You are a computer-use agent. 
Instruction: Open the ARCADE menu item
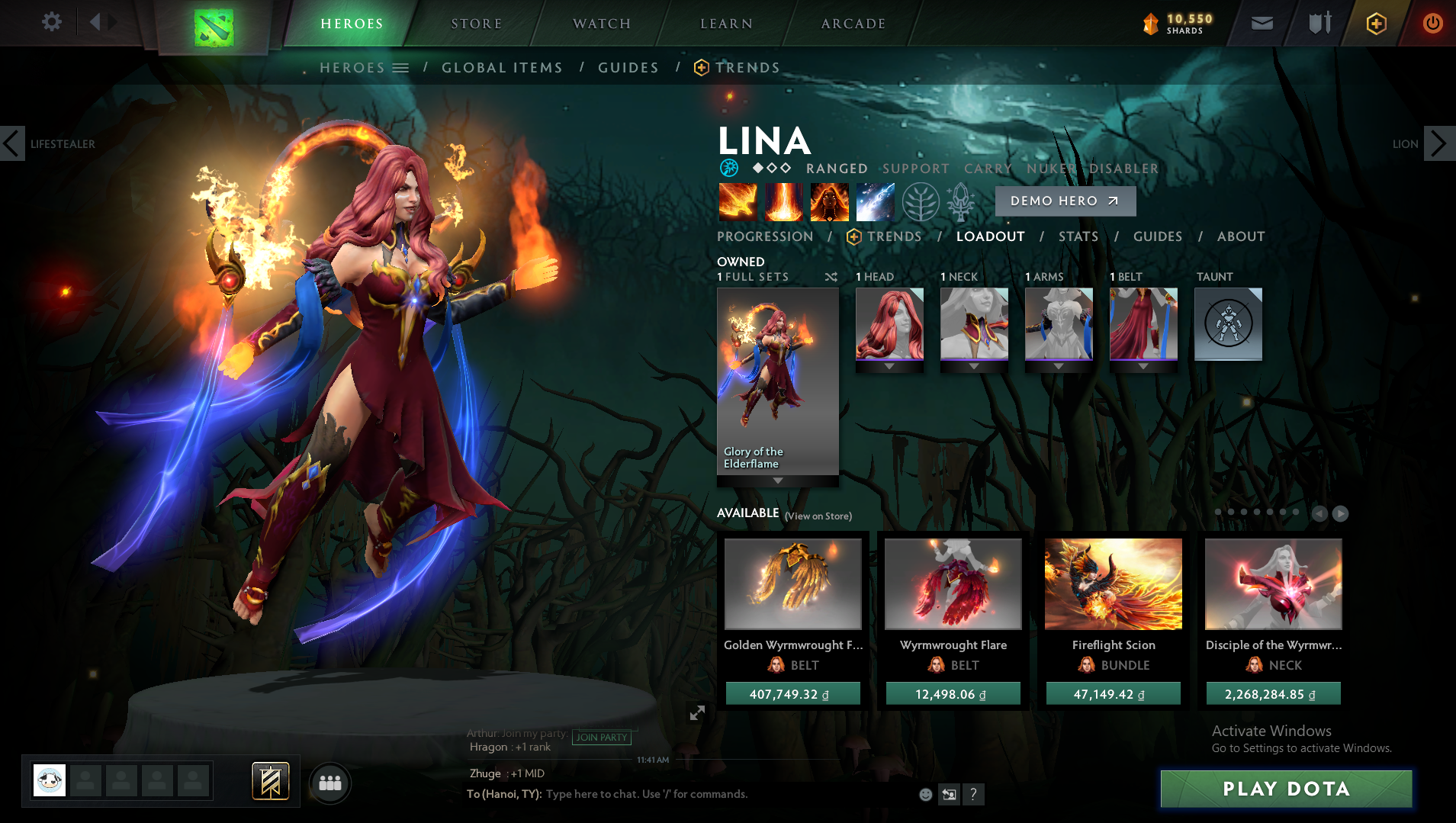point(853,23)
